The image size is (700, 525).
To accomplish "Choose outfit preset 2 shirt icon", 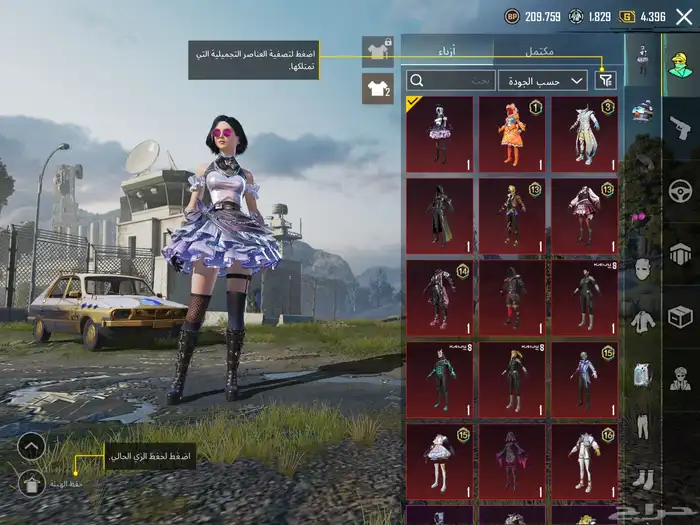I will coord(377,89).
